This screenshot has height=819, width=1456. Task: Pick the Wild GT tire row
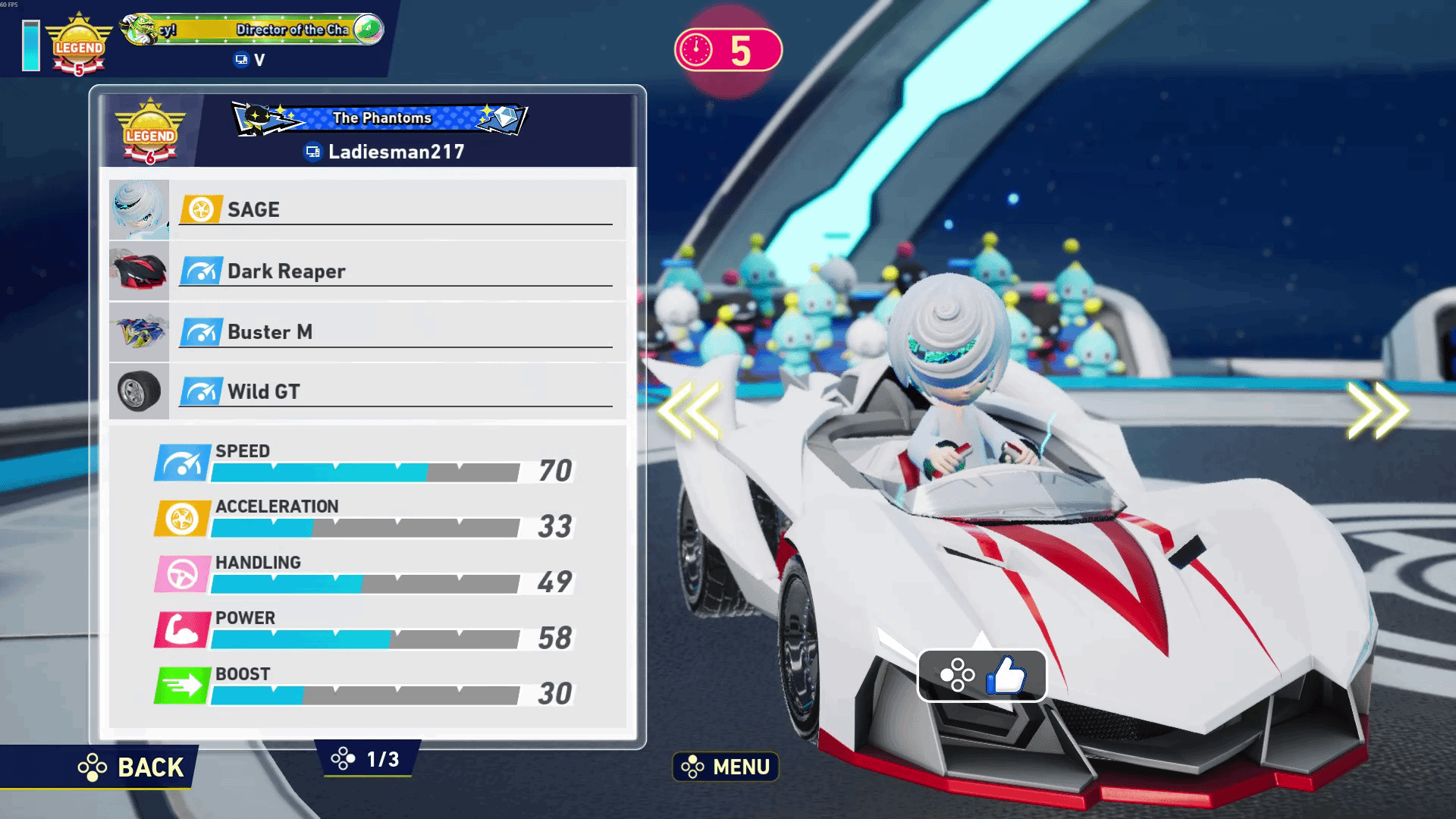point(368,392)
